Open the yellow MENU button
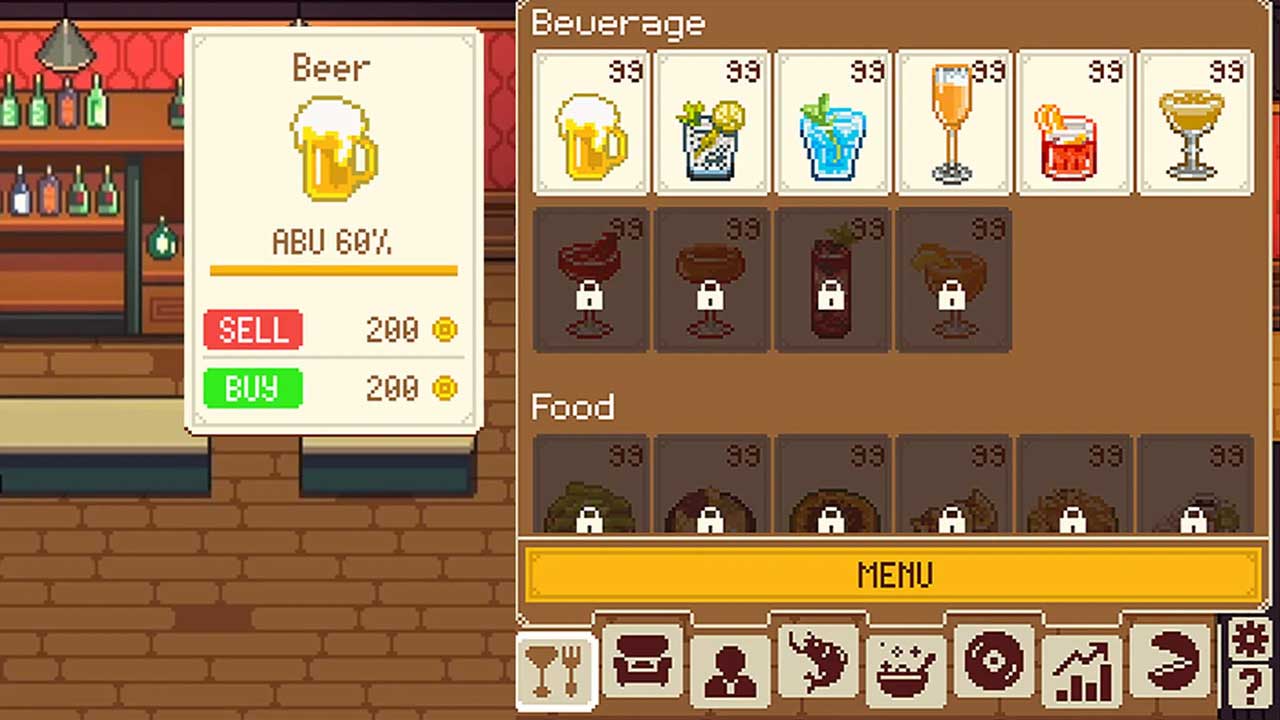The width and height of the screenshot is (1280, 720). pos(893,575)
